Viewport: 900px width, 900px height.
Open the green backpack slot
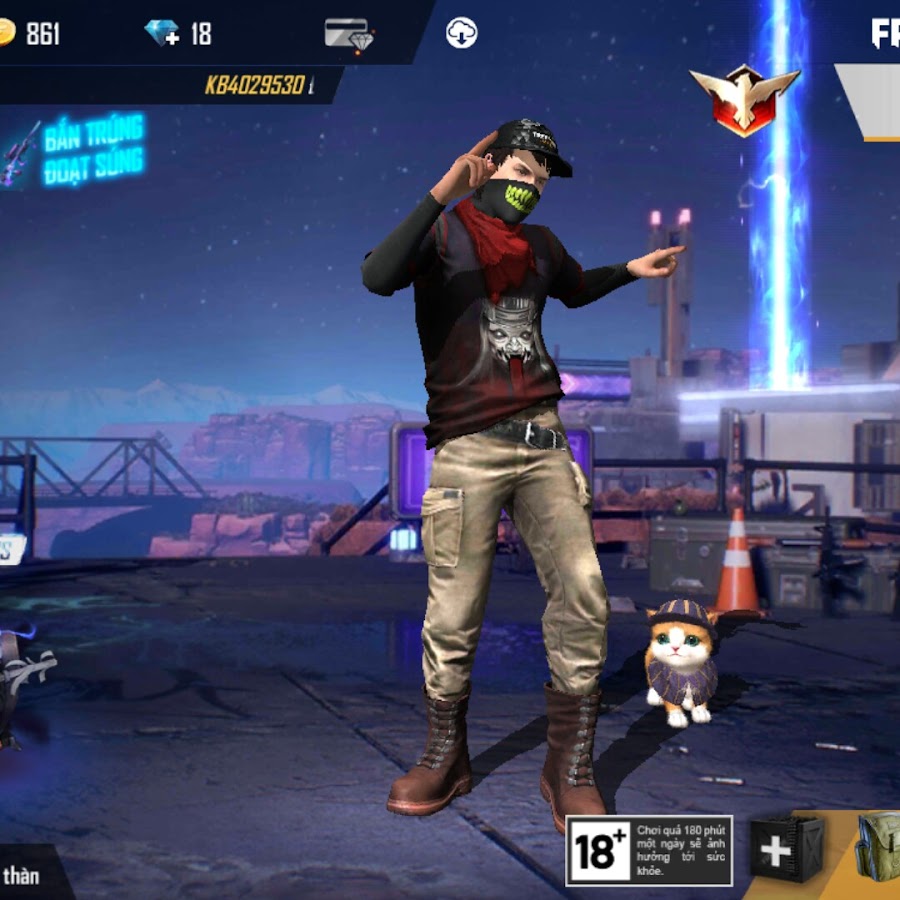(x=878, y=848)
